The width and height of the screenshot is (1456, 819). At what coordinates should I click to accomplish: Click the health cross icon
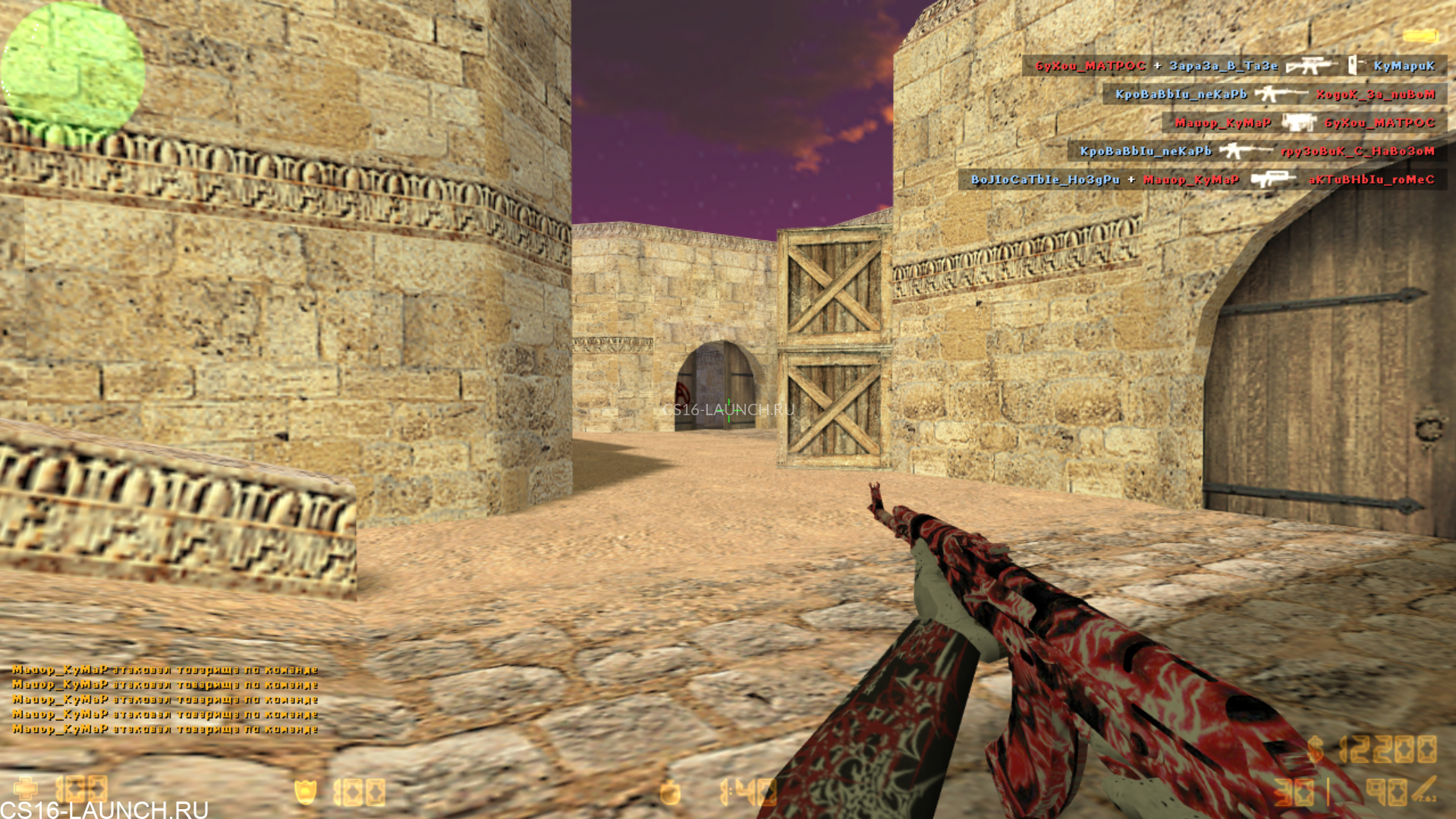coord(25,789)
